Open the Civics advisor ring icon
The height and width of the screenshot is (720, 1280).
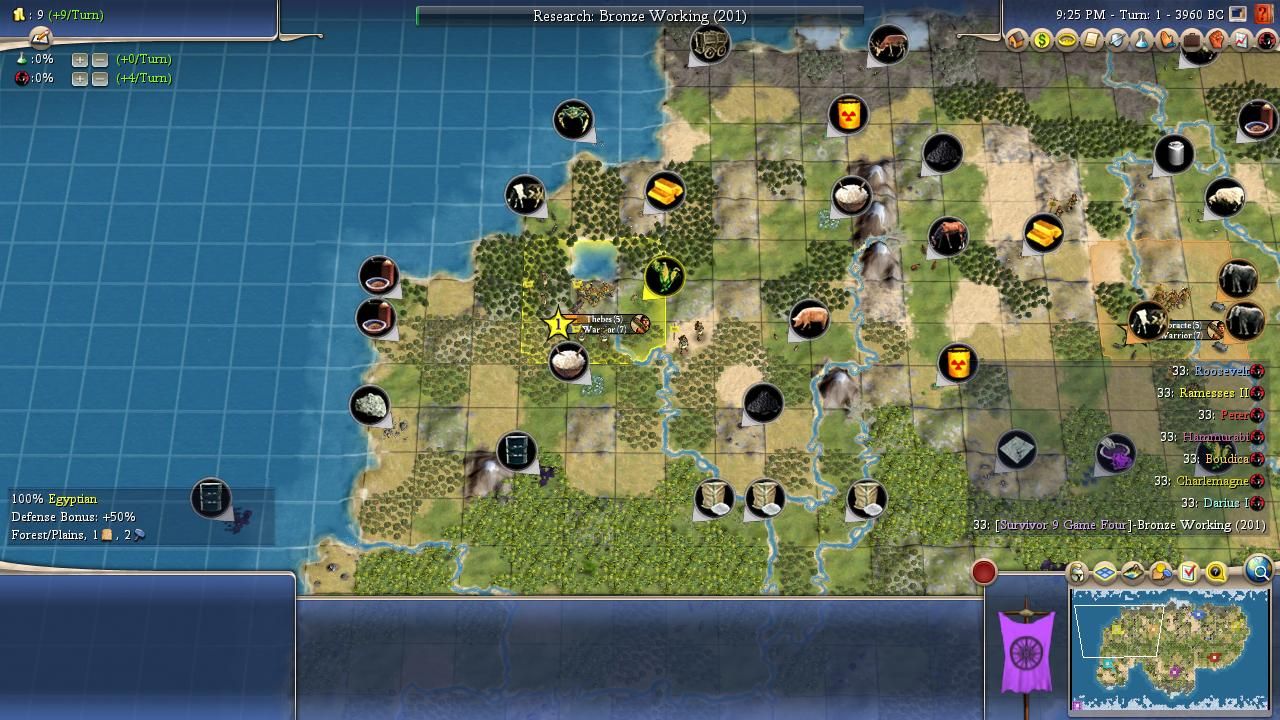tap(1067, 41)
